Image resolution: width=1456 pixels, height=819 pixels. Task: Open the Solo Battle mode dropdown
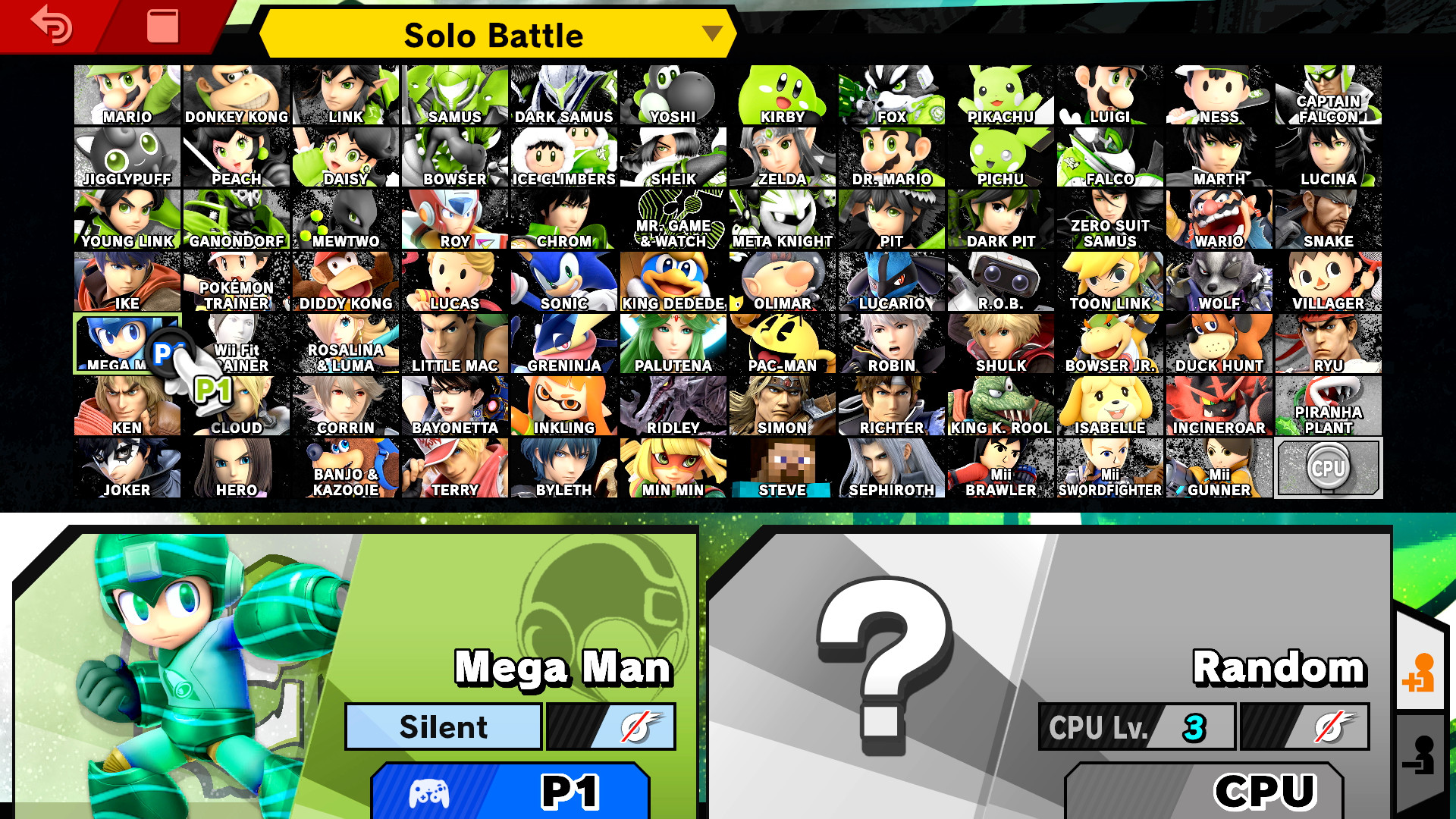[x=494, y=34]
